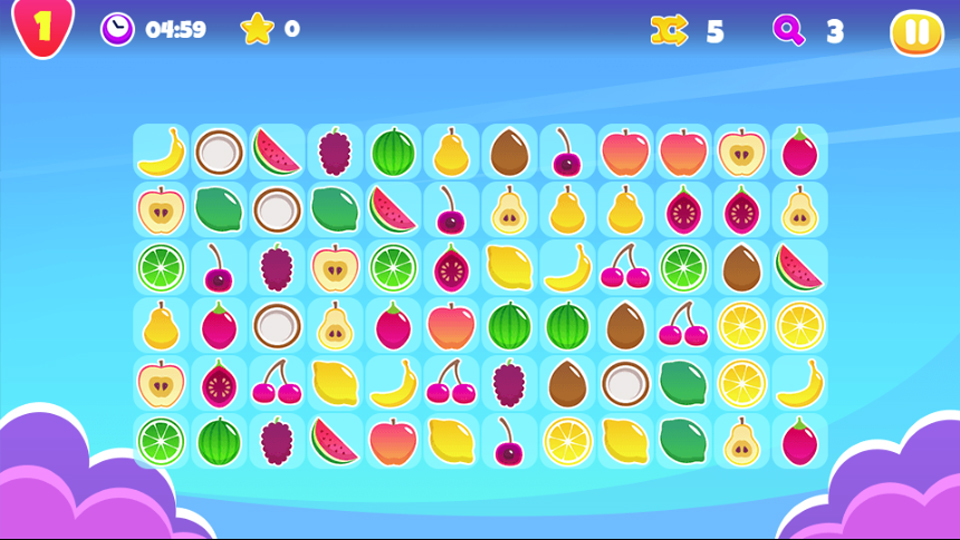960x540 pixels.
Task: Activate the magnifying glass hint
Action: (789, 31)
